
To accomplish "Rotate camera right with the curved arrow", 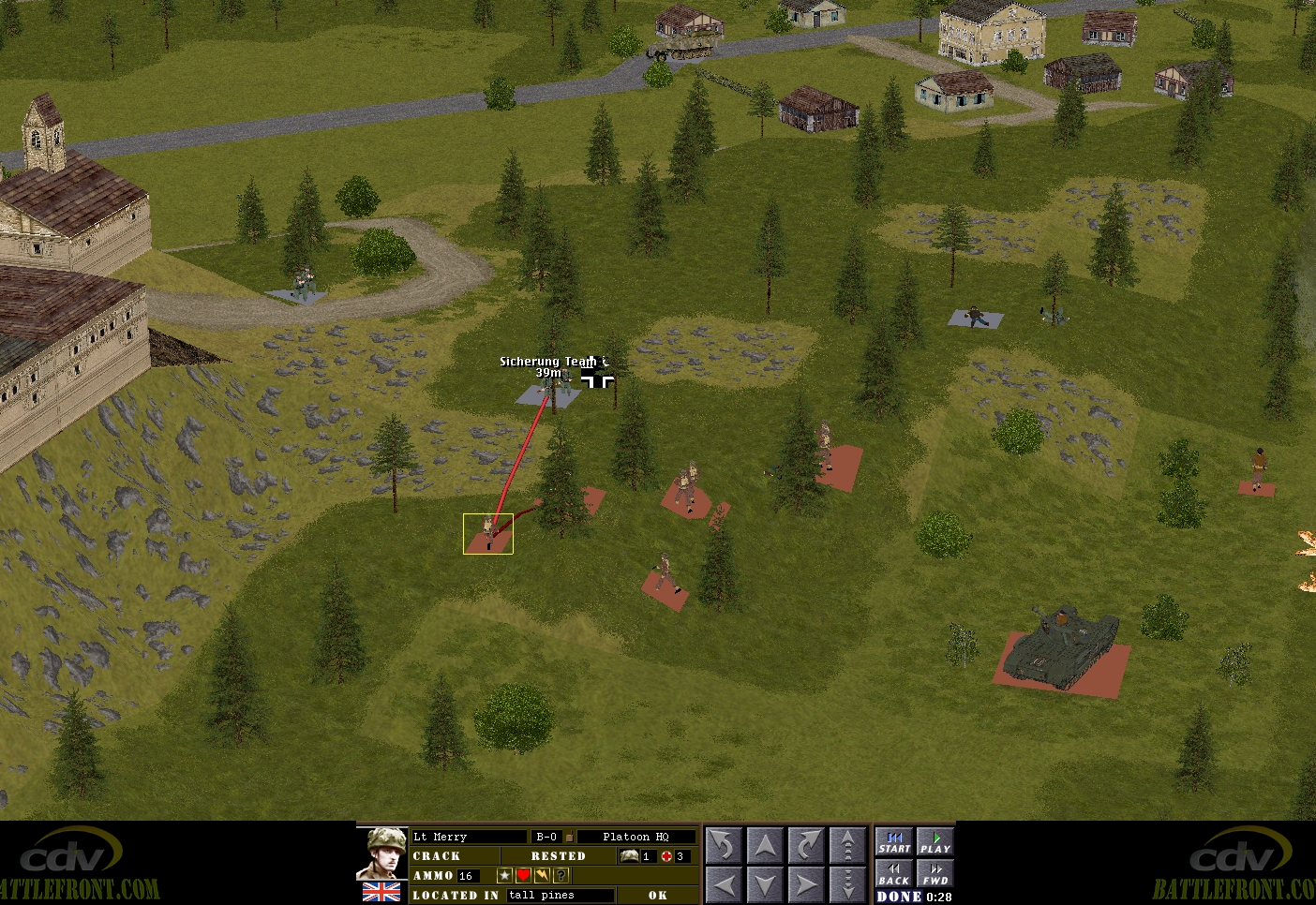I will 806,845.
